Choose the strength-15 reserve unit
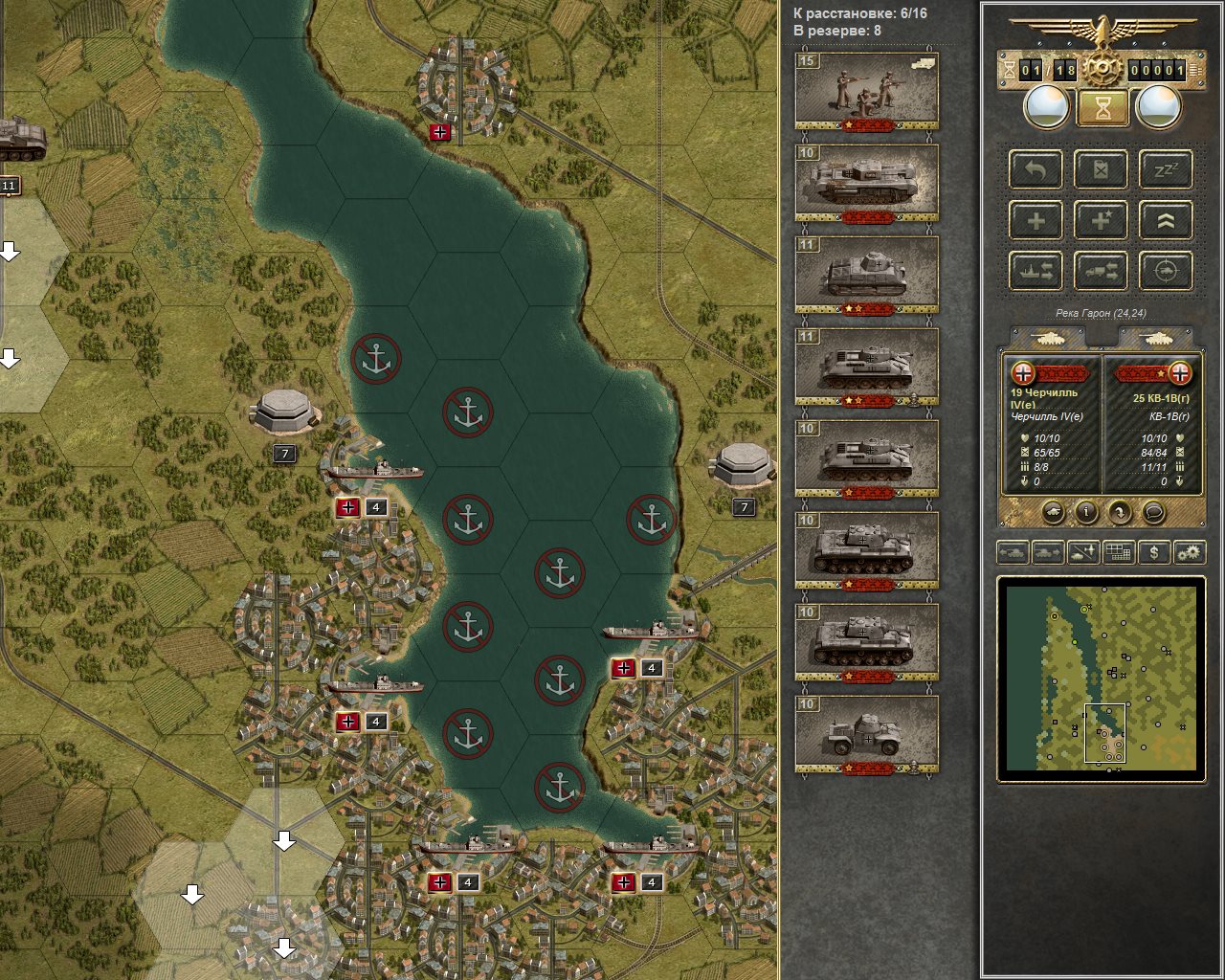This screenshot has width=1225, height=980. 866,90
